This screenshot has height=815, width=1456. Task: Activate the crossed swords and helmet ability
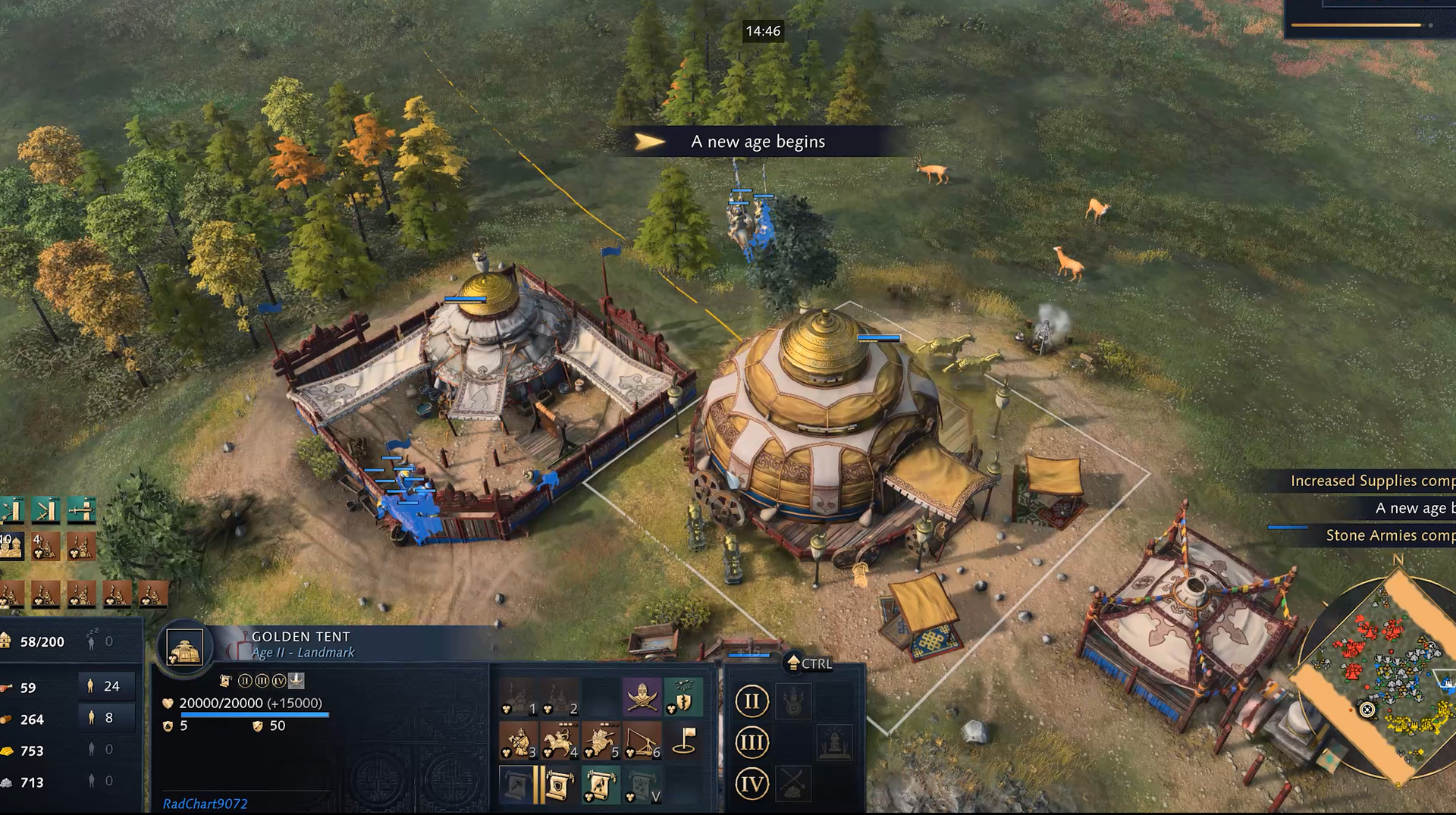[642, 697]
